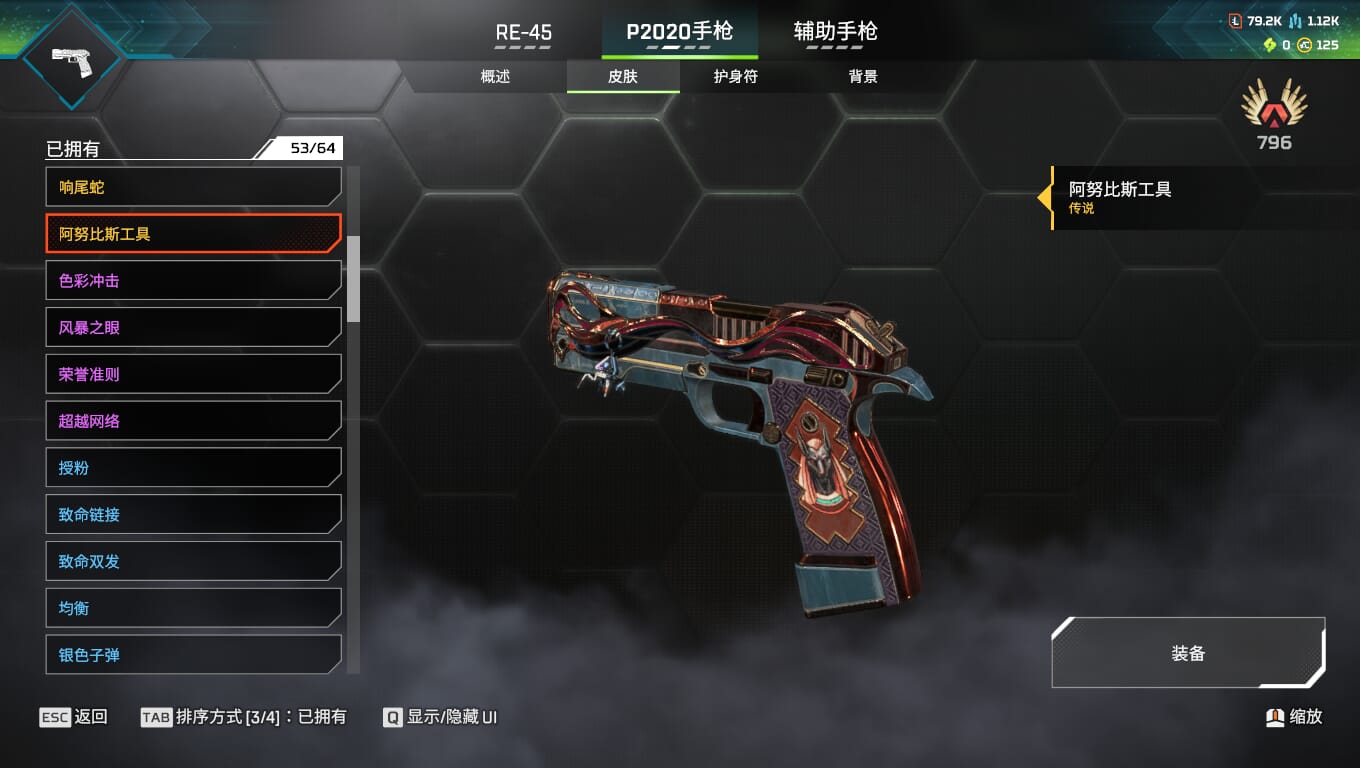Select the 致命链接 skin
The image size is (1360, 768).
point(193,514)
